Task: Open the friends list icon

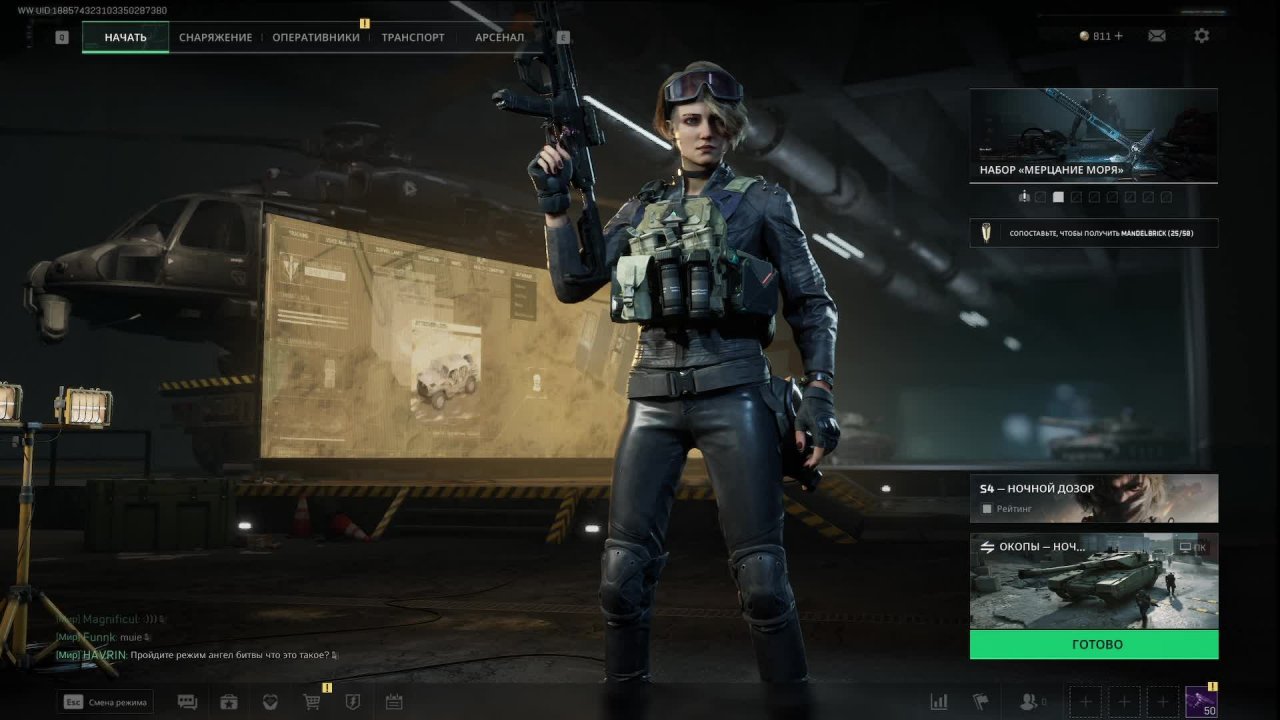Action: pyautogui.click(x=1028, y=702)
